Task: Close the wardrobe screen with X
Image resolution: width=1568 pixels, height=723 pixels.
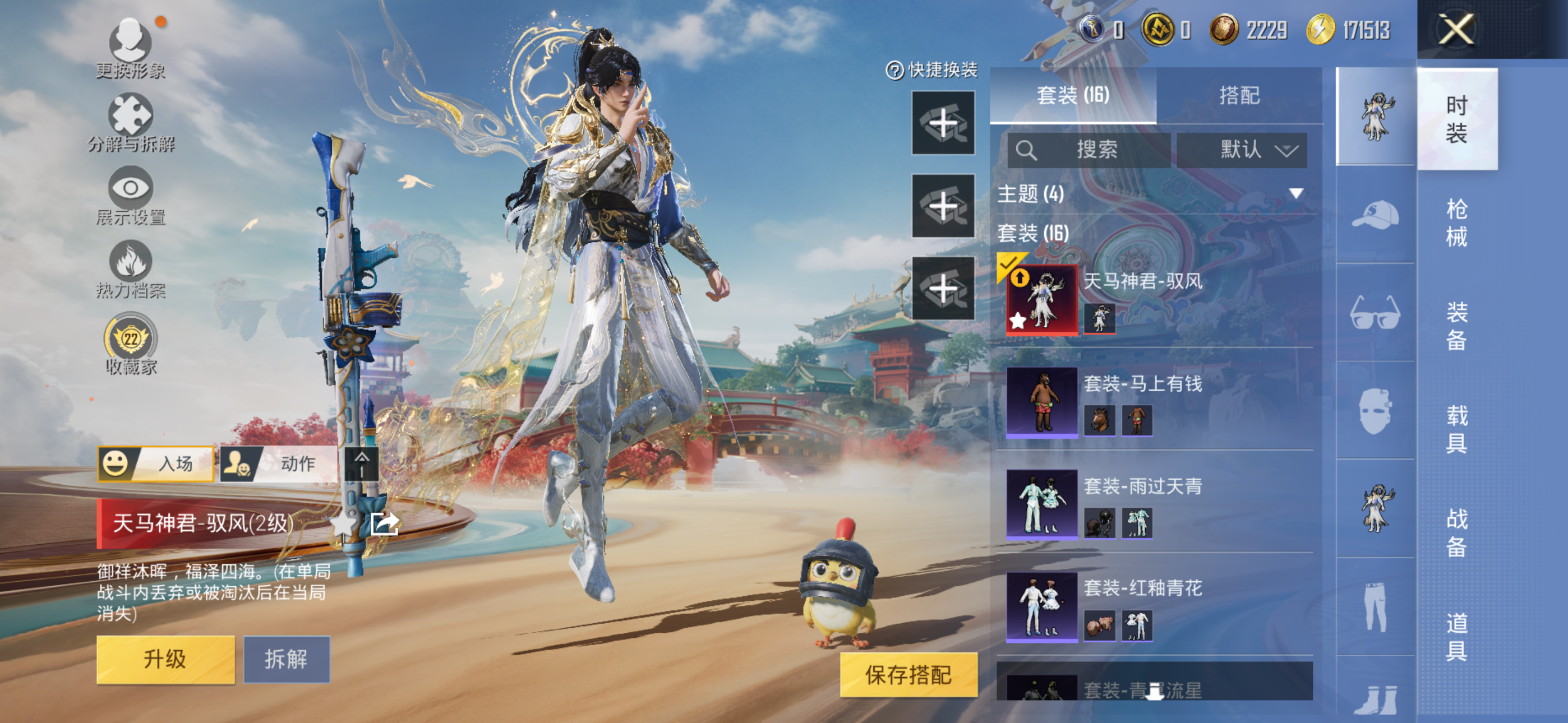Action: click(1456, 29)
